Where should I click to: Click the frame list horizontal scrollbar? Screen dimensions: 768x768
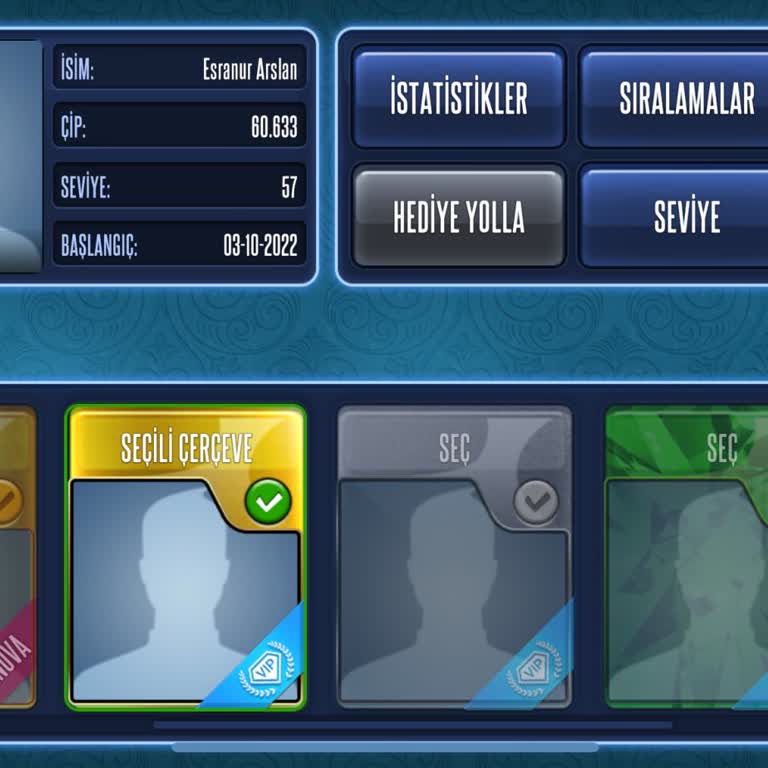385,746
